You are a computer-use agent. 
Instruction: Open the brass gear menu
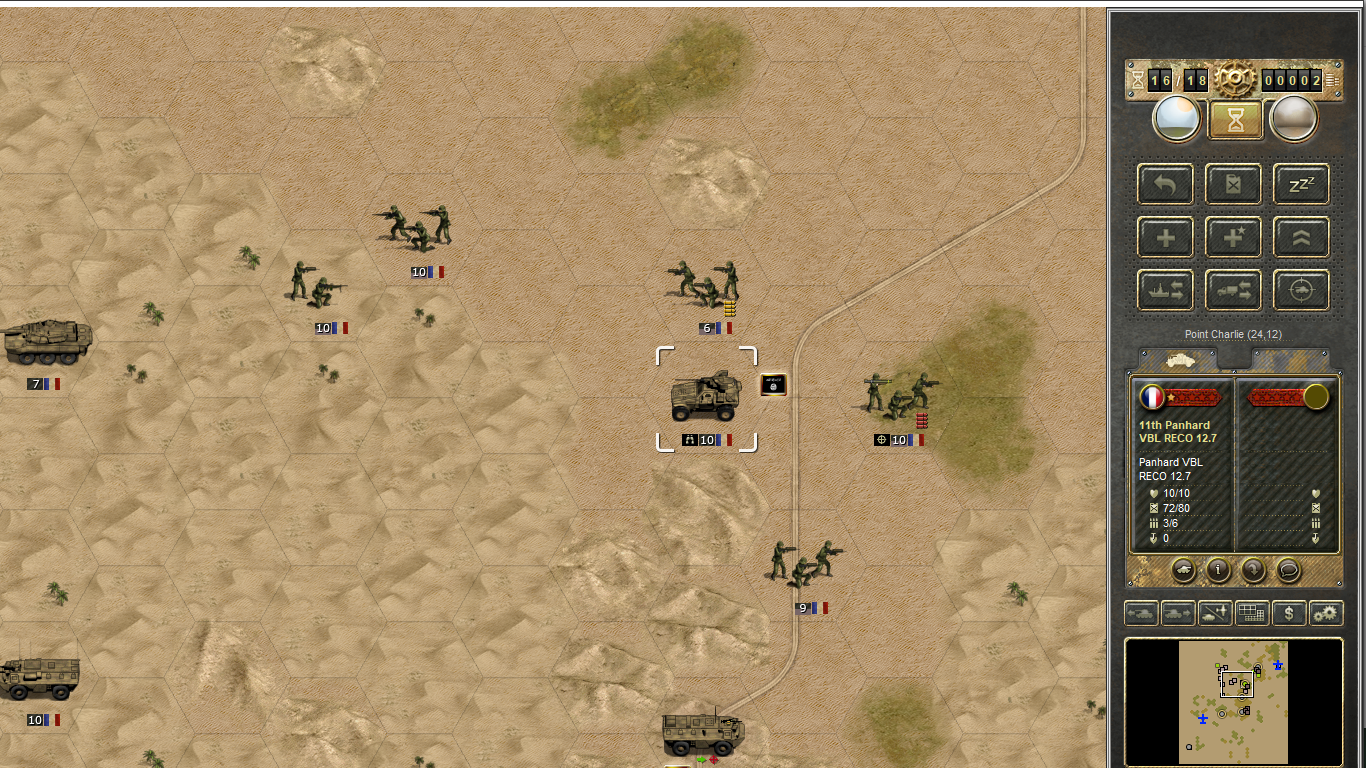point(1235,79)
